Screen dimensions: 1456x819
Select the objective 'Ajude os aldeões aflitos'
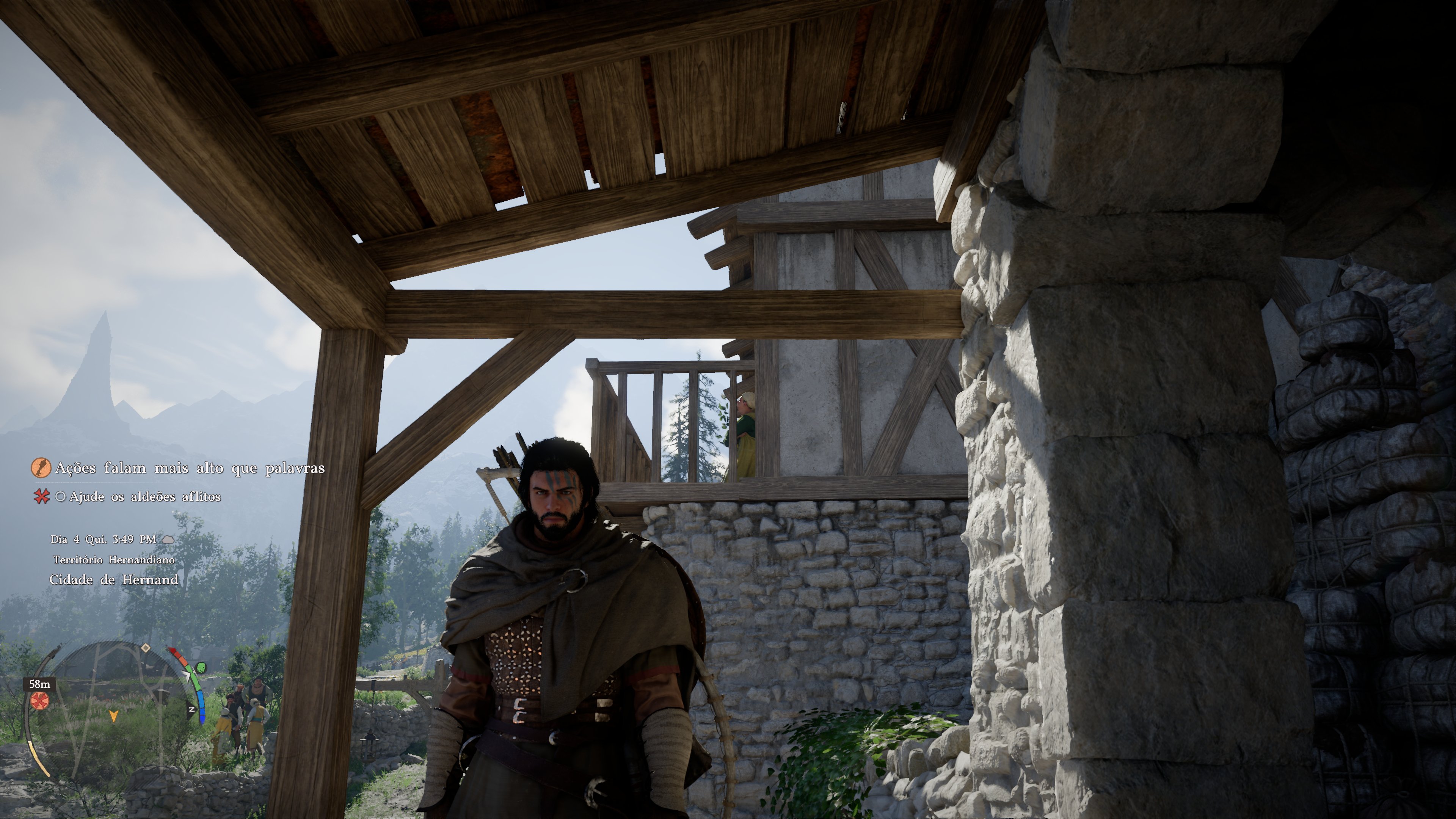145,497
